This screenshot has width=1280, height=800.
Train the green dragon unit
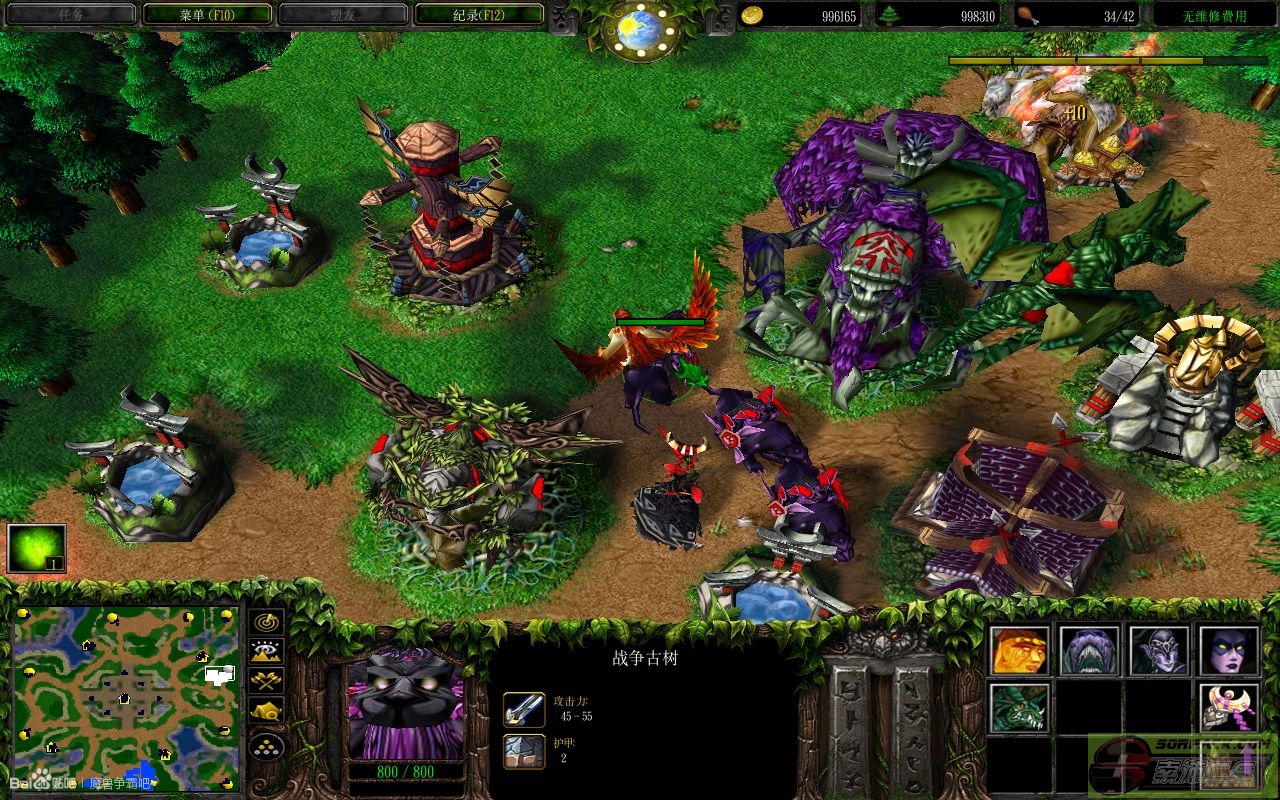point(1020,708)
